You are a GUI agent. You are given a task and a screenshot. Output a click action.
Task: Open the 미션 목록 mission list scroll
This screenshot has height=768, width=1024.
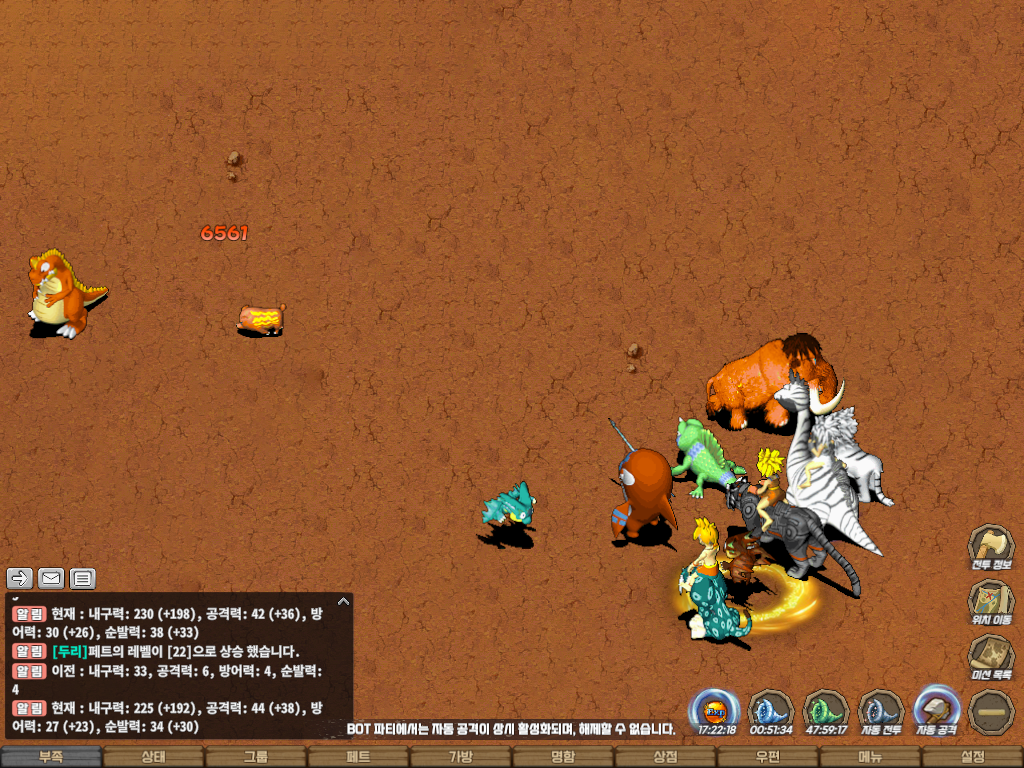pyautogui.click(x=990, y=659)
